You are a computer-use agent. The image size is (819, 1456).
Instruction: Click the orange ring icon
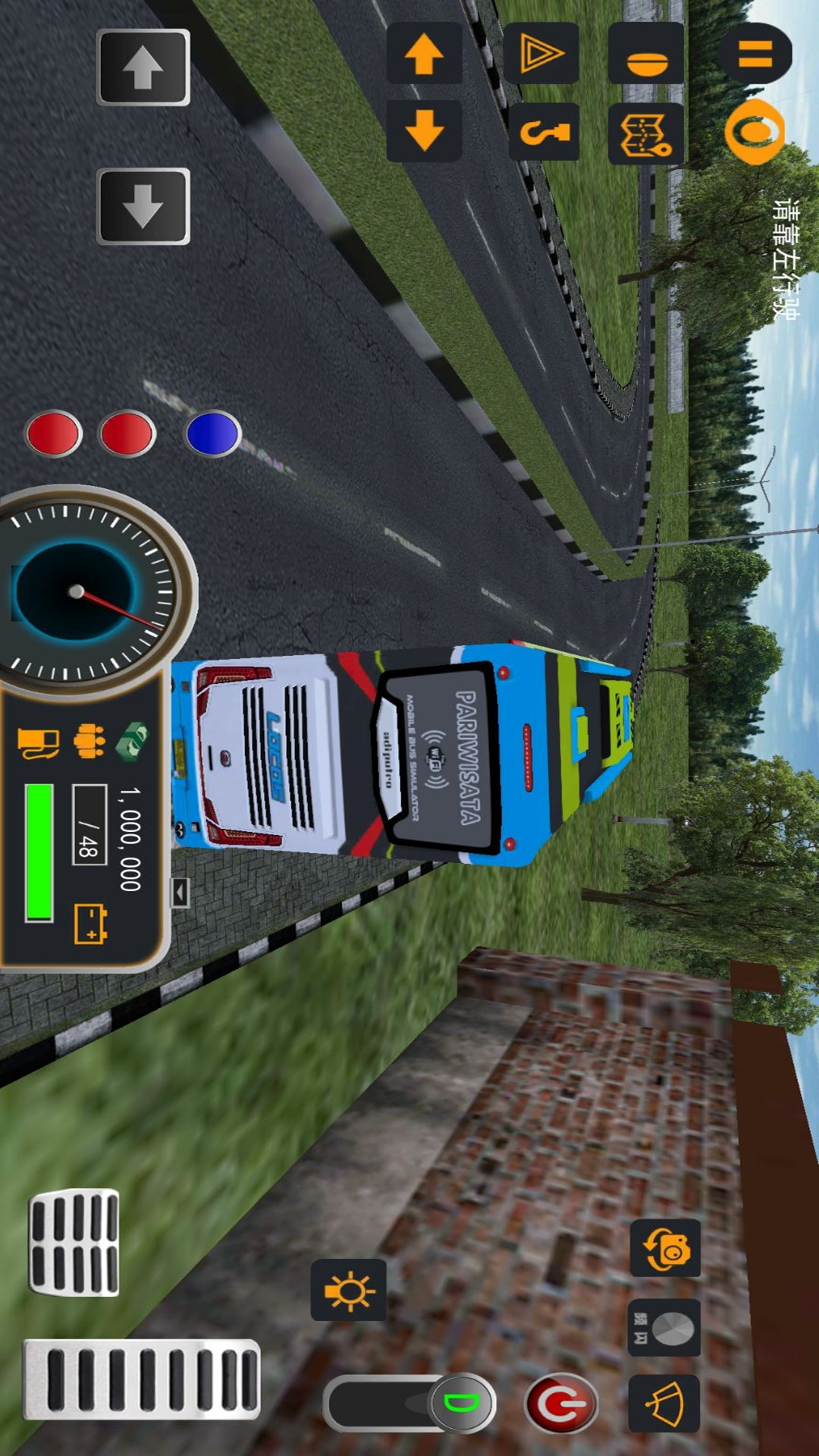point(754,131)
